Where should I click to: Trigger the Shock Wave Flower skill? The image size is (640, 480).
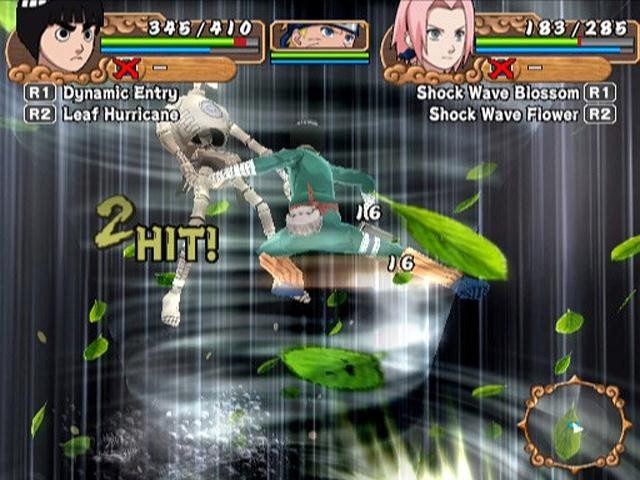505,114
